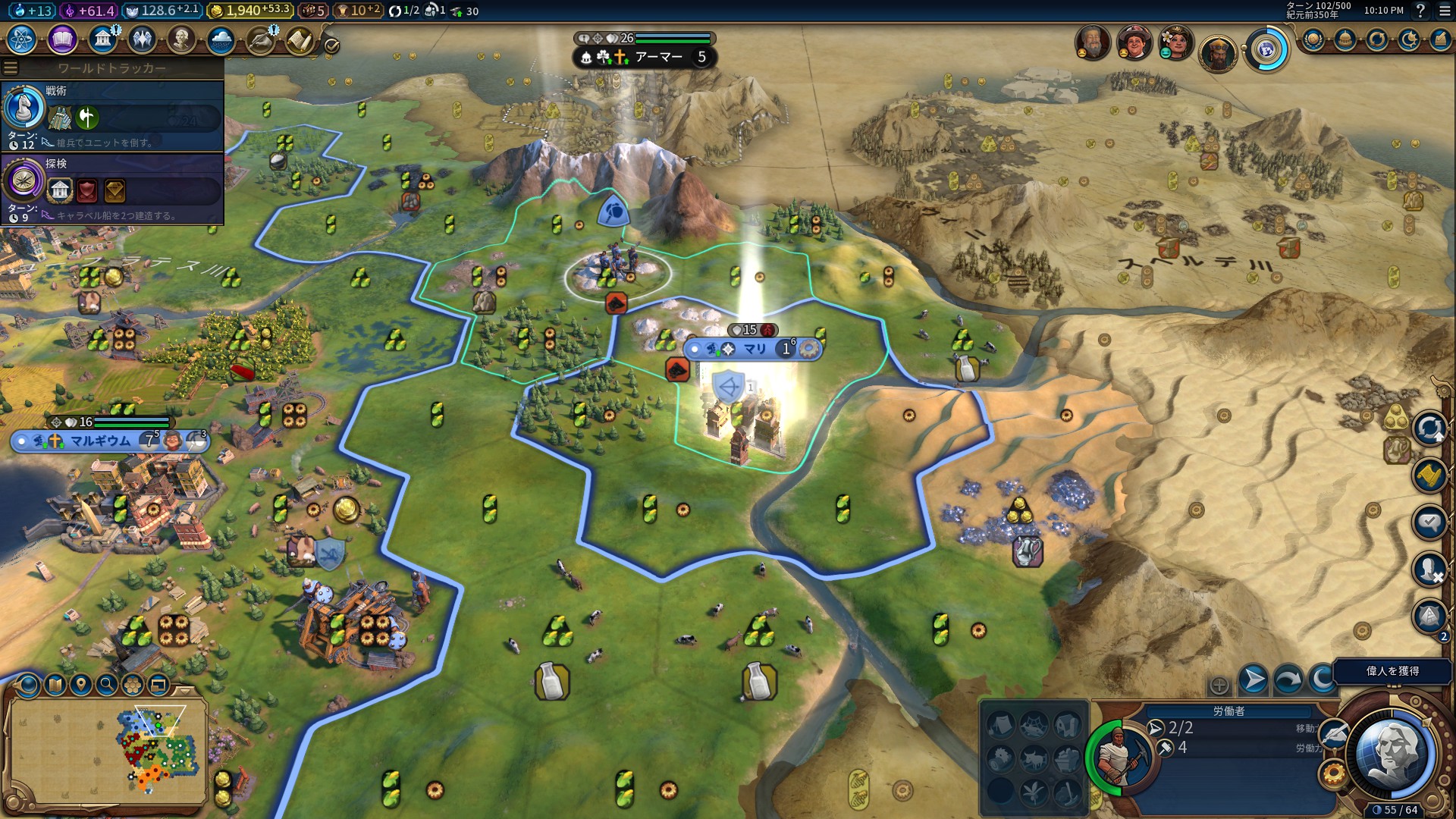Open the Great People portrait-bust button
The height and width of the screenshot is (819, 1456).
[180, 39]
